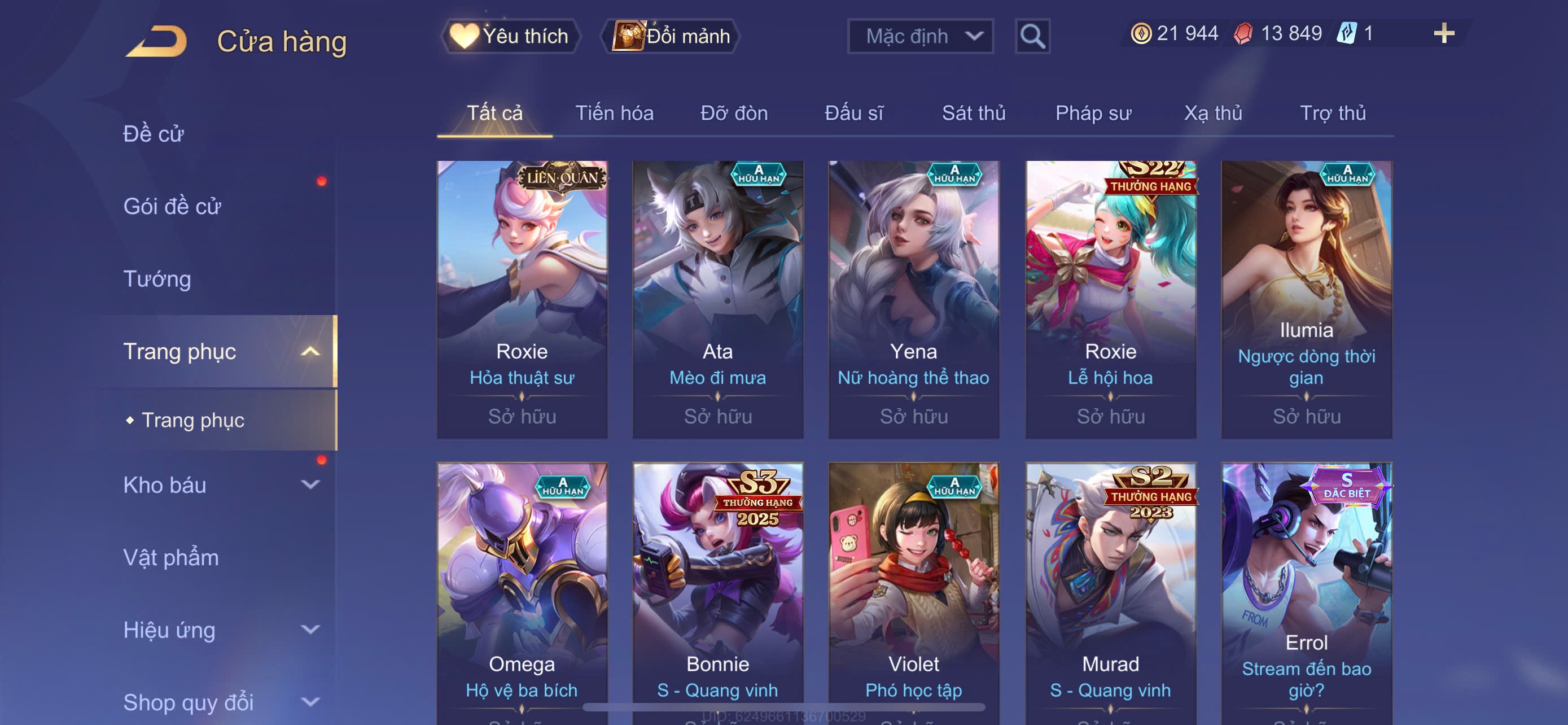Screen dimensions: 1568x725
Task: Select the Ata Mèo đi mưa skin card
Action: 717,298
